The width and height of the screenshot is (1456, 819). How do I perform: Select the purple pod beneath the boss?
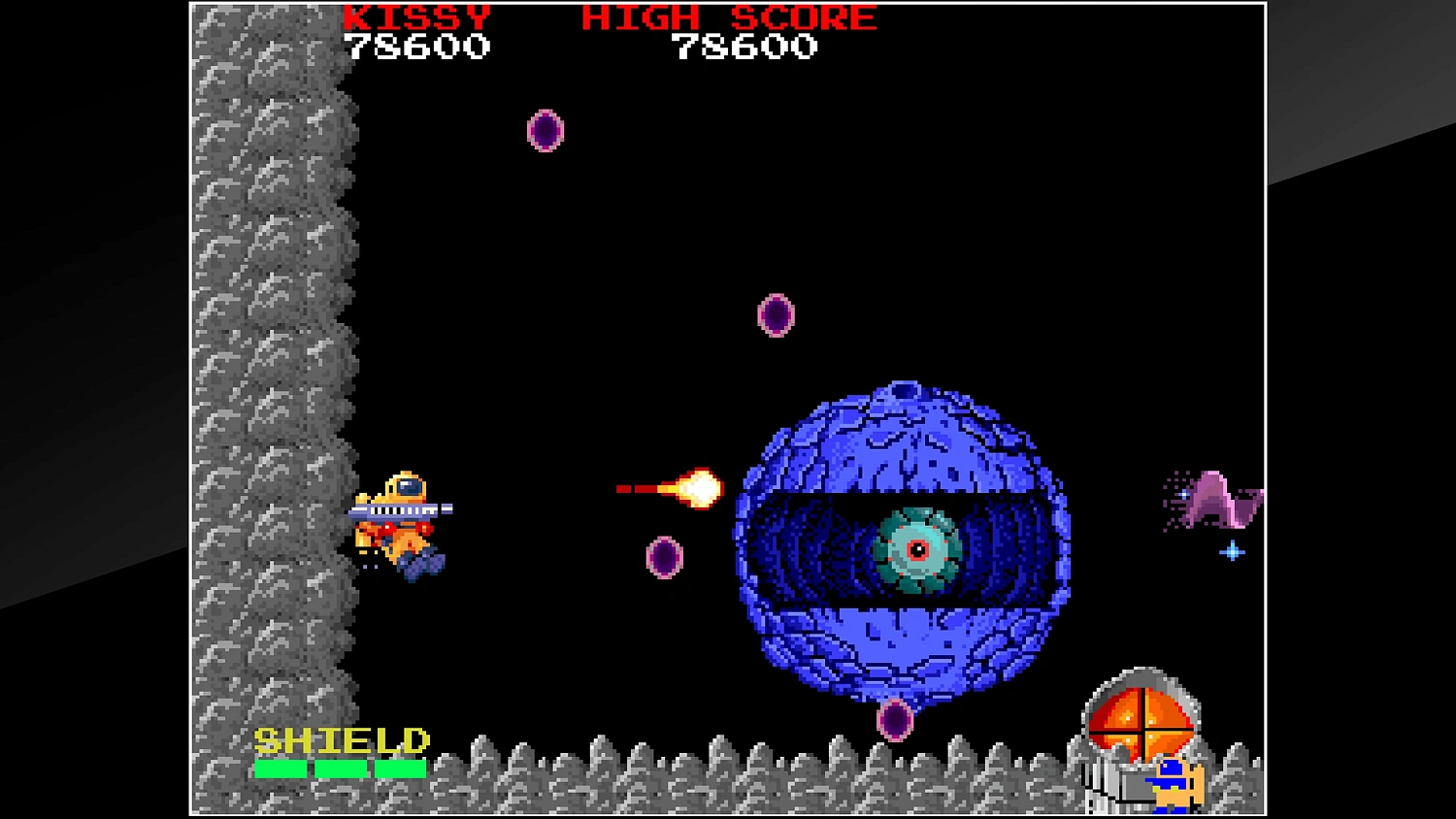895,721
